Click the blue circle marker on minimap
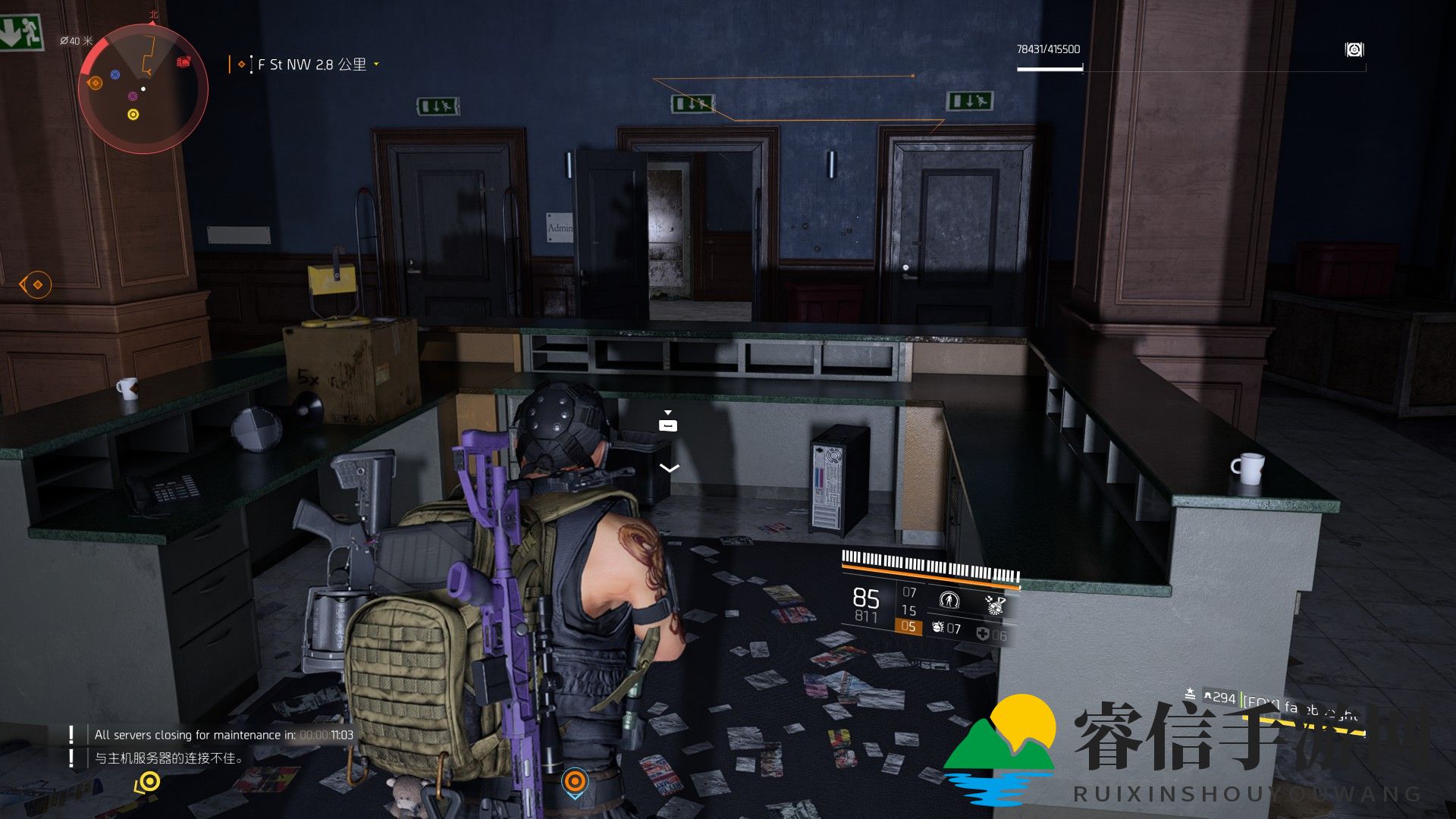The width and height of the screenshot is (1456, 819). 115,74
